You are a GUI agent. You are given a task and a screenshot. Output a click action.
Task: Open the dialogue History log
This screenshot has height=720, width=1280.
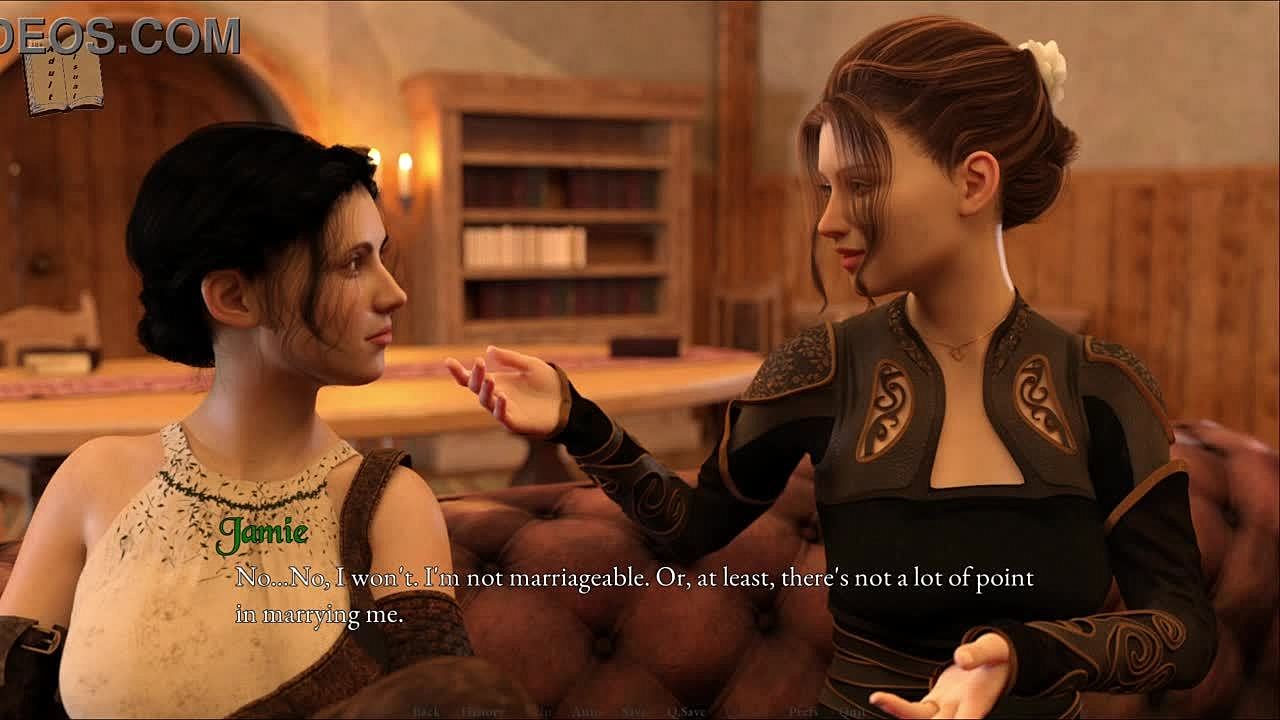click(x=483, y=712)
